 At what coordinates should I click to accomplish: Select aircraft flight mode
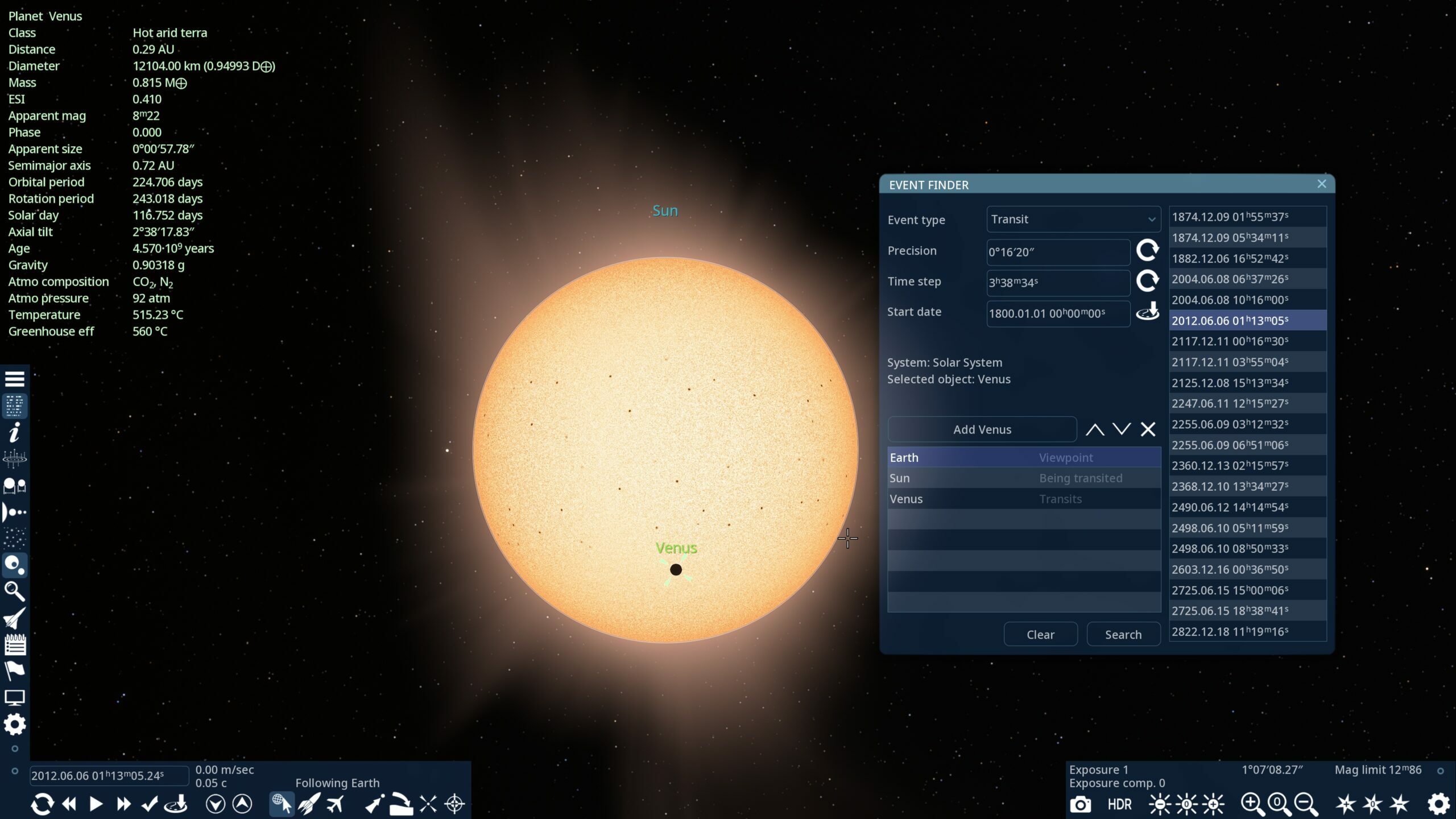(336, 804)
